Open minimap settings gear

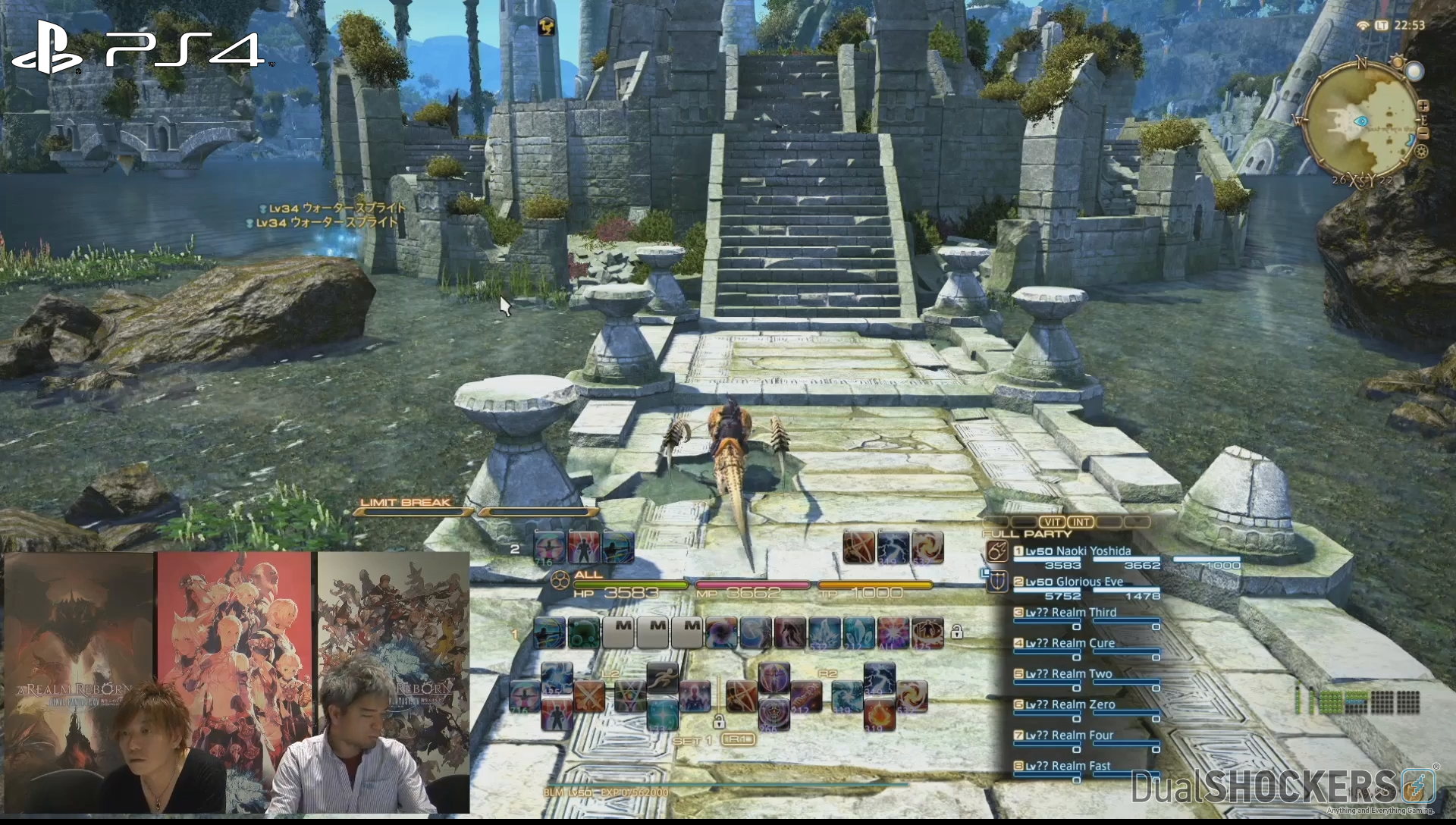click(x=1421, y=151)
